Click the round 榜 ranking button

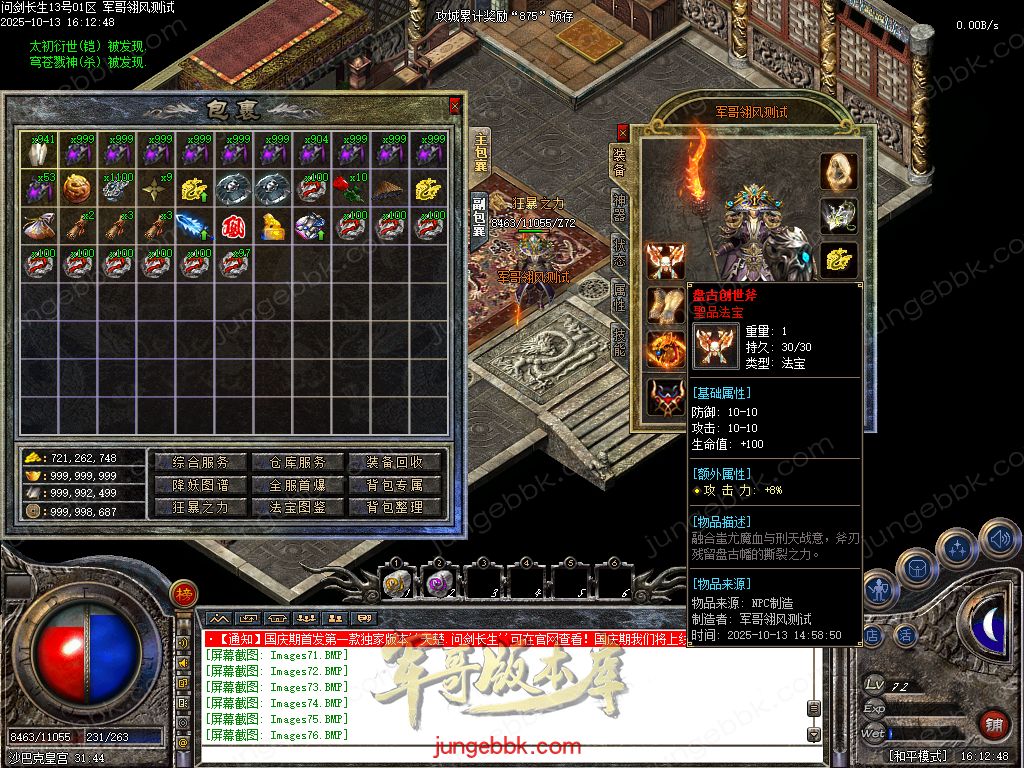pos(182,596)
